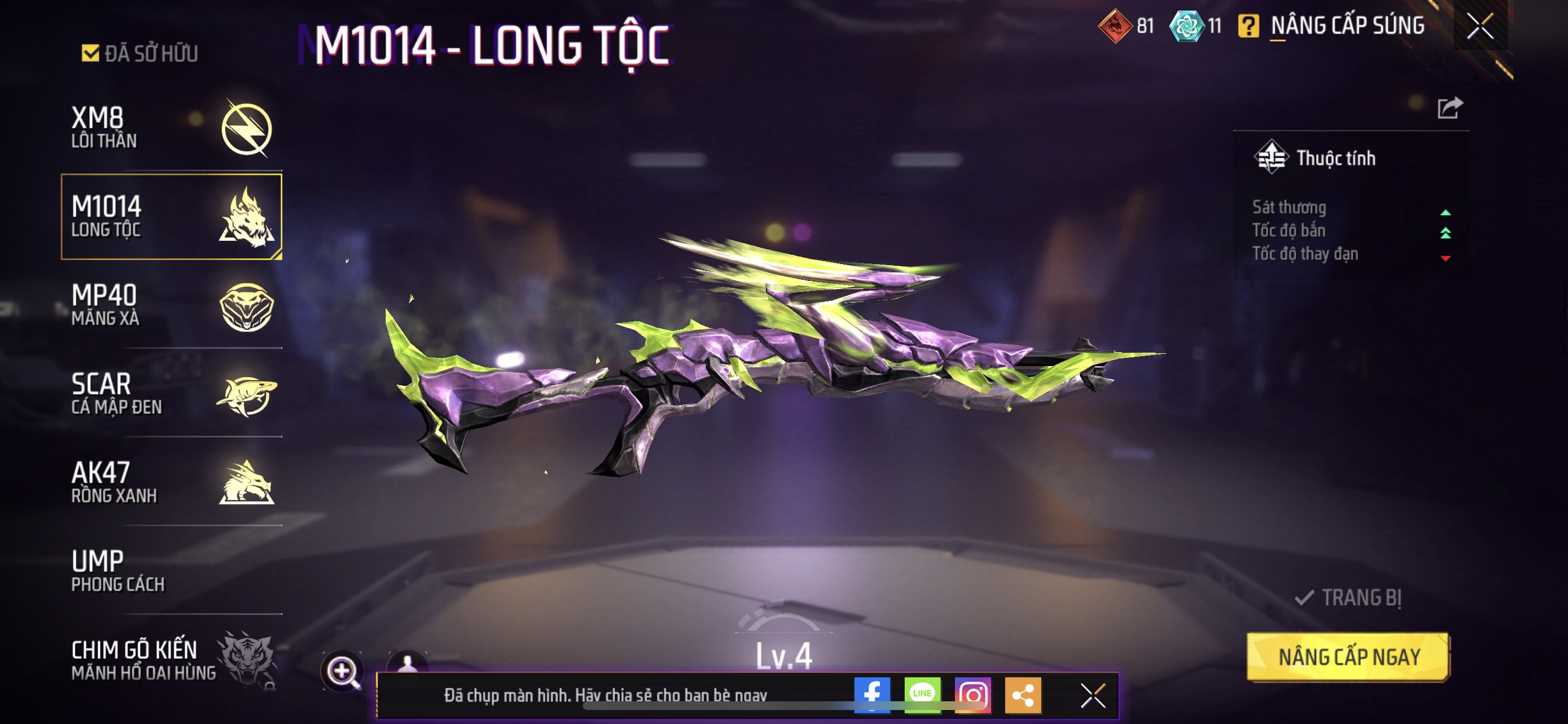Pick the SCAR Cá Mập Đen skin
Screen dimensions: 1568x724
click(171, 393)
